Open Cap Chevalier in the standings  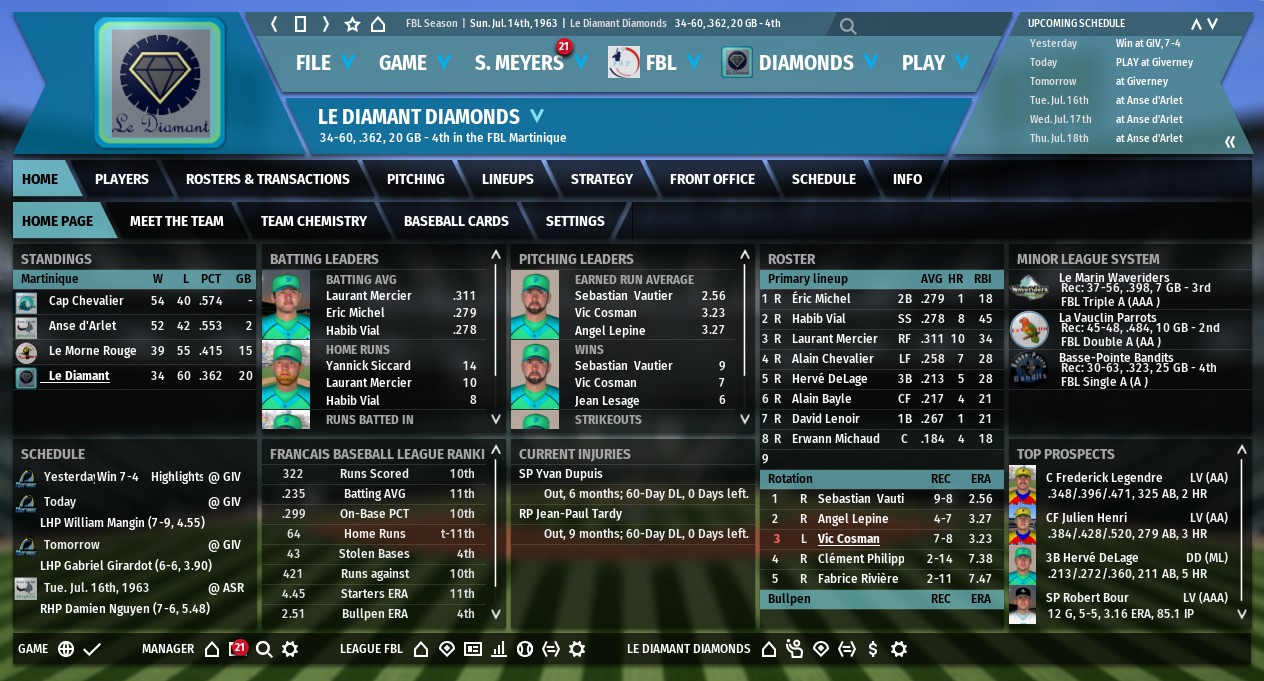(x=86, y=301)
